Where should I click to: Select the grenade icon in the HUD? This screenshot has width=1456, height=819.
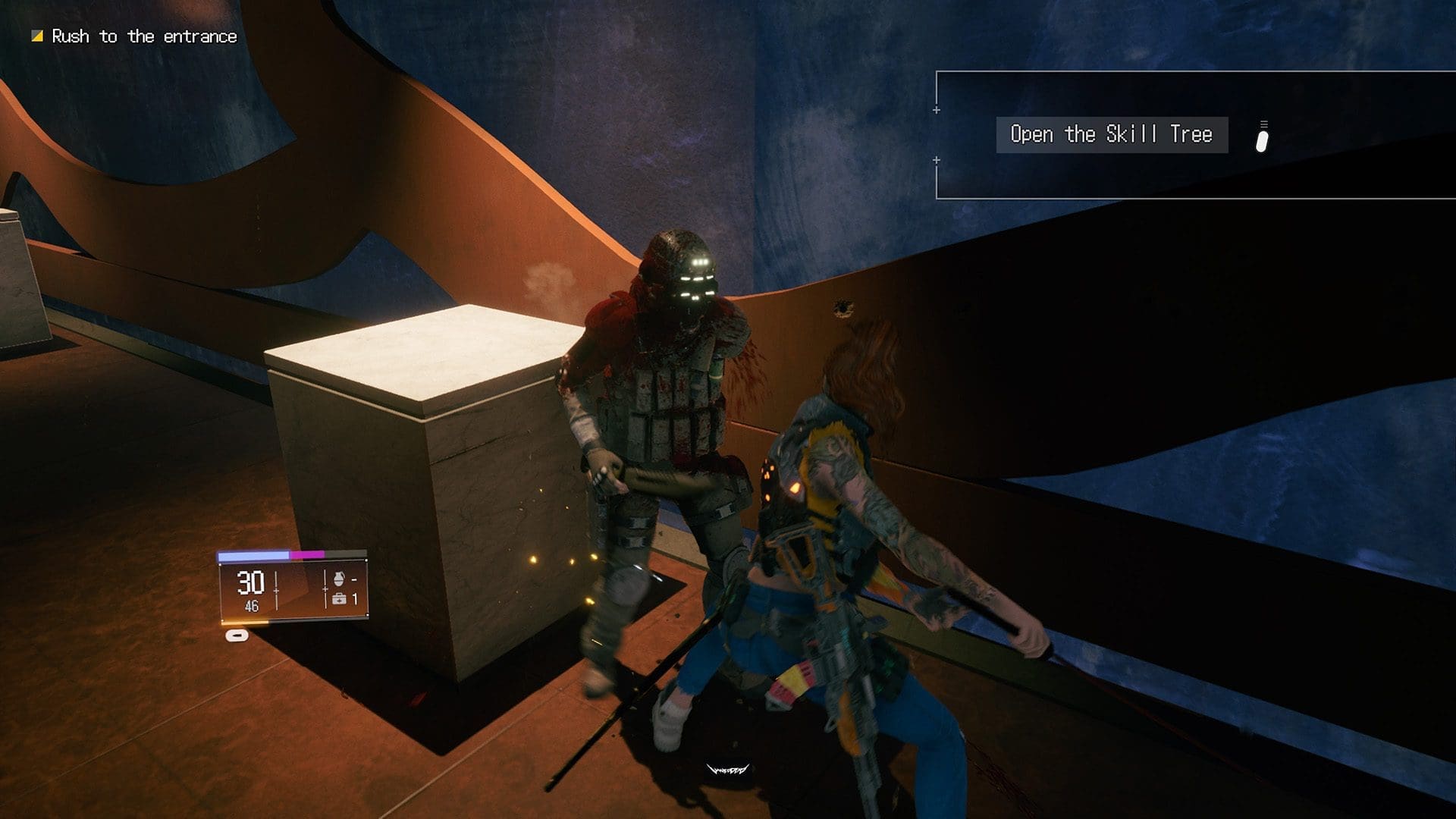coord(339,580)
